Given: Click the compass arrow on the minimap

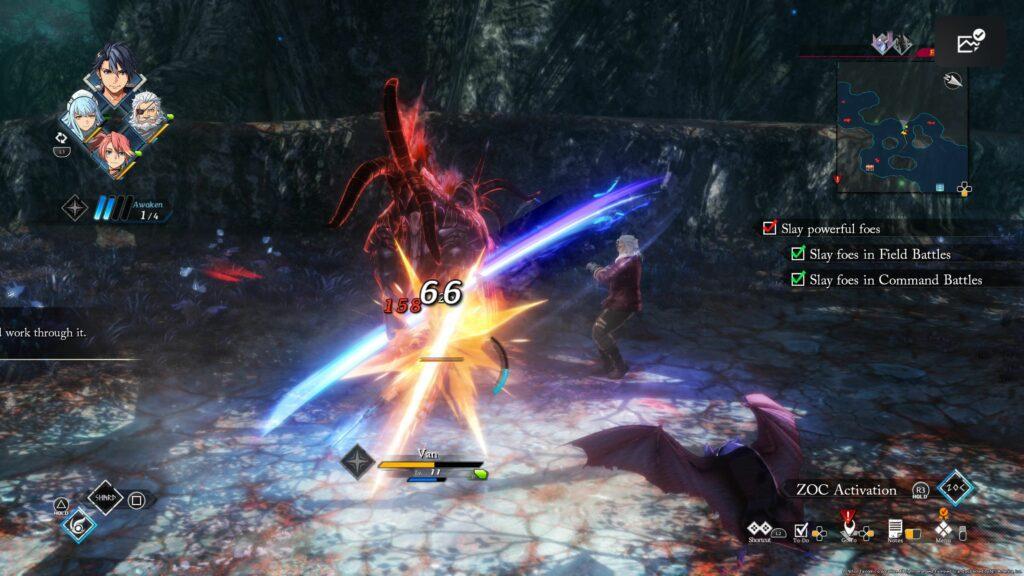Looking at the screenshot, I should 954,82.
